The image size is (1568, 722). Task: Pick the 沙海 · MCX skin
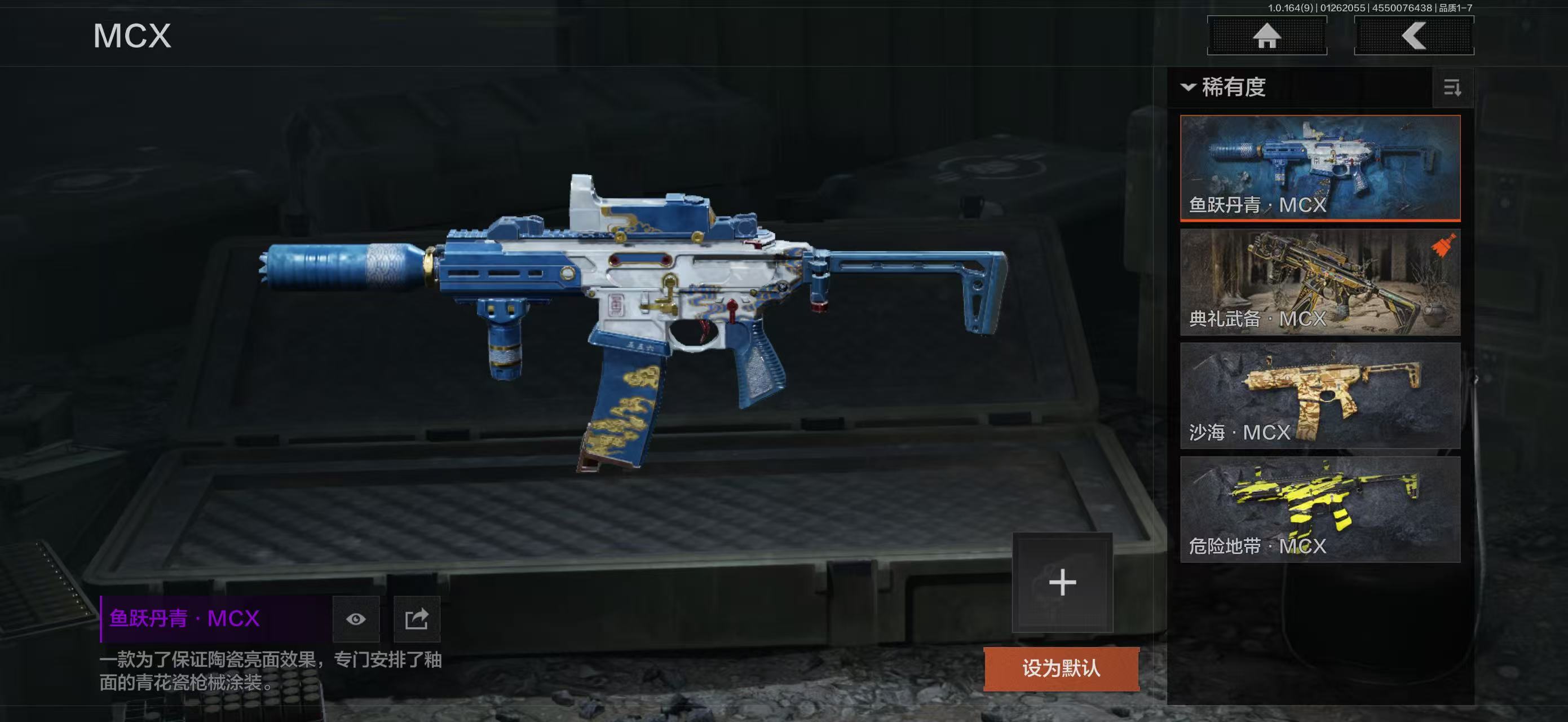[1320, 396]
